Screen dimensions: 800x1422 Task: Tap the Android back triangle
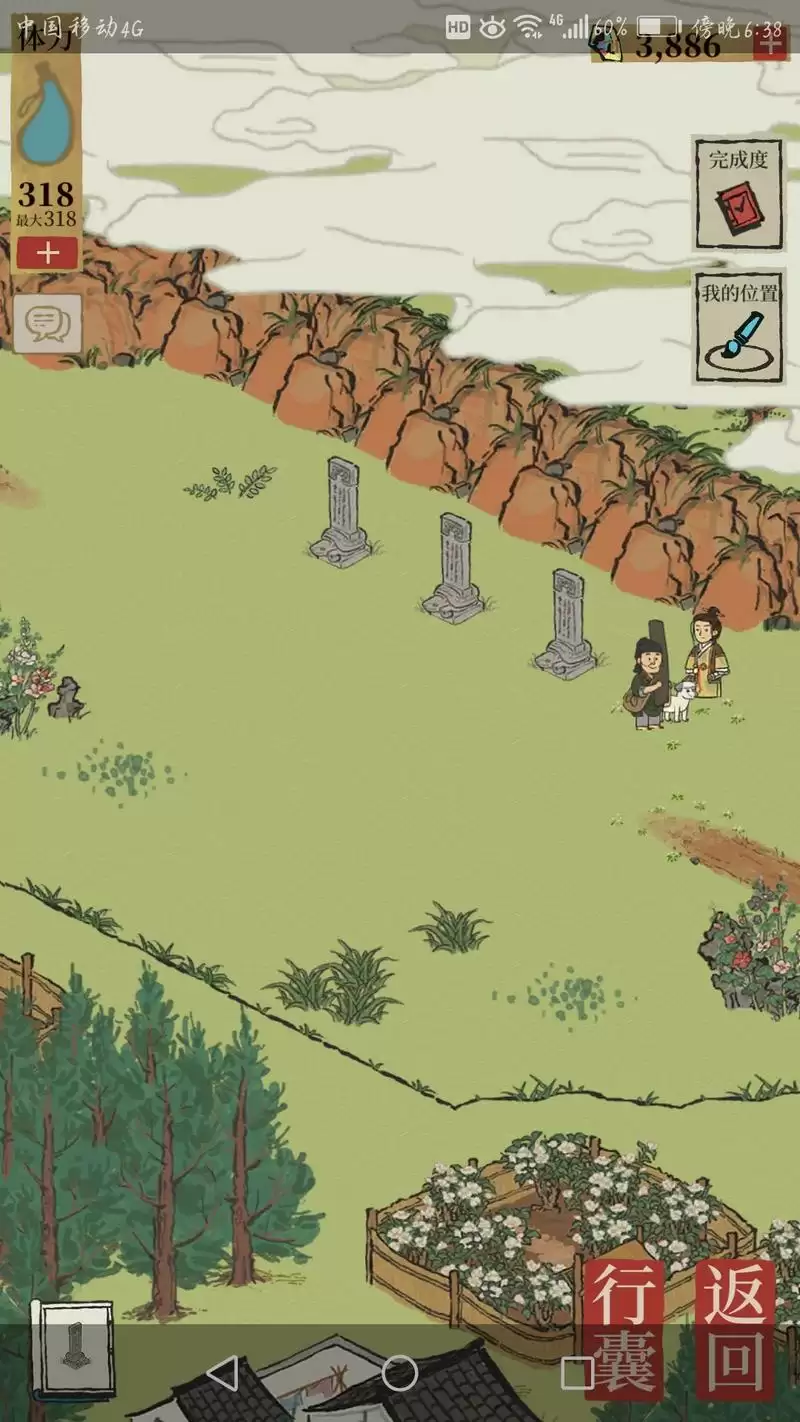(x=222, y=1373)
